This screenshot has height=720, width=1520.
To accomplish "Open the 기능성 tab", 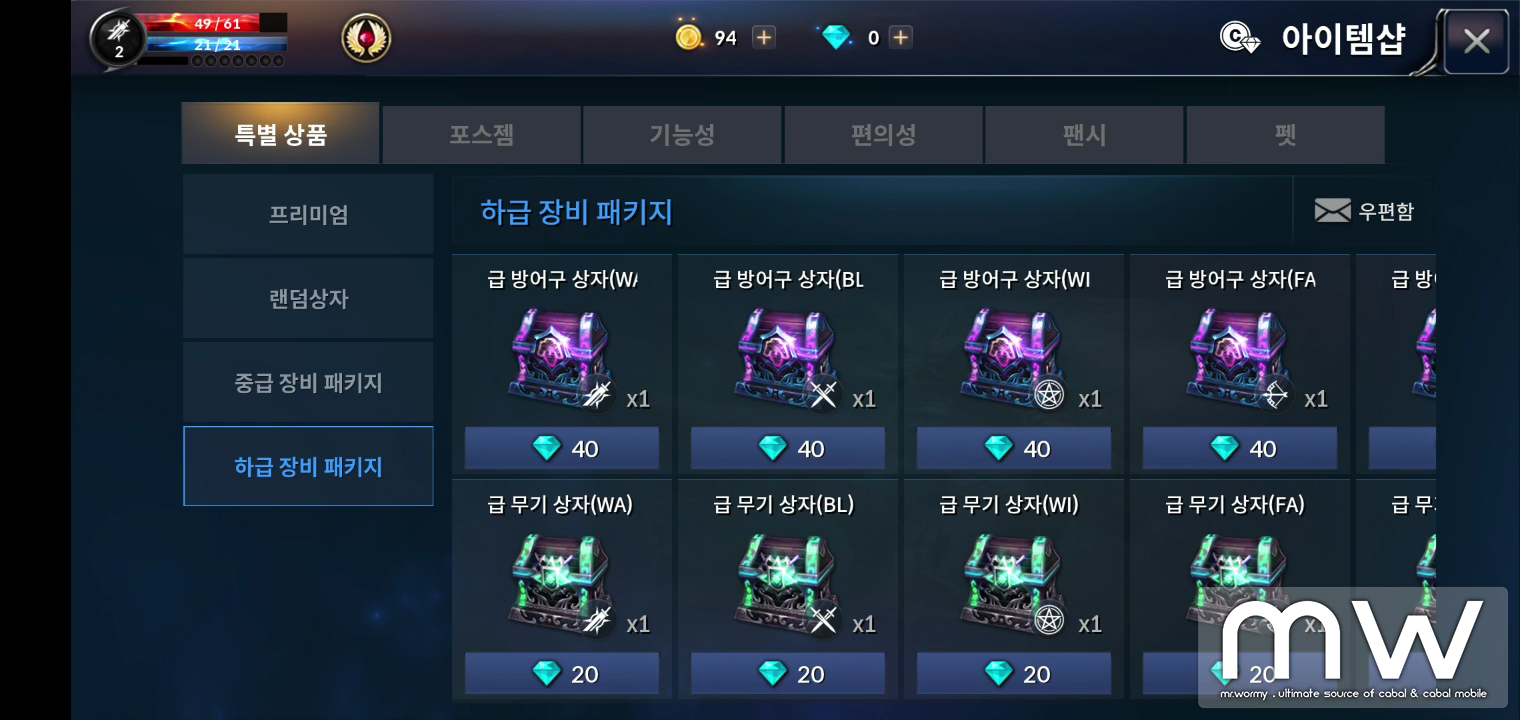I will (x=682, y=135).
